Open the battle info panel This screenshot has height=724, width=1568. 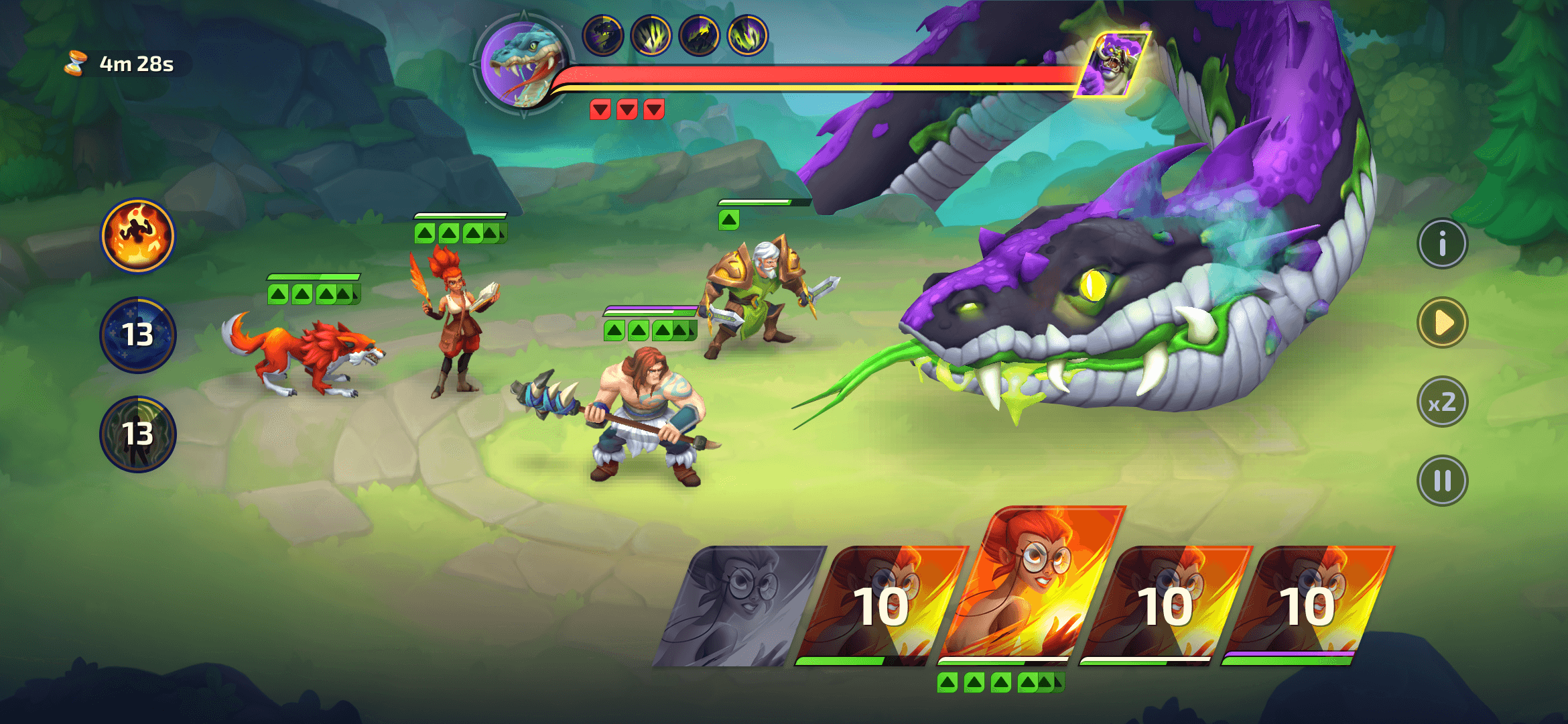(x=1442, y=244)
